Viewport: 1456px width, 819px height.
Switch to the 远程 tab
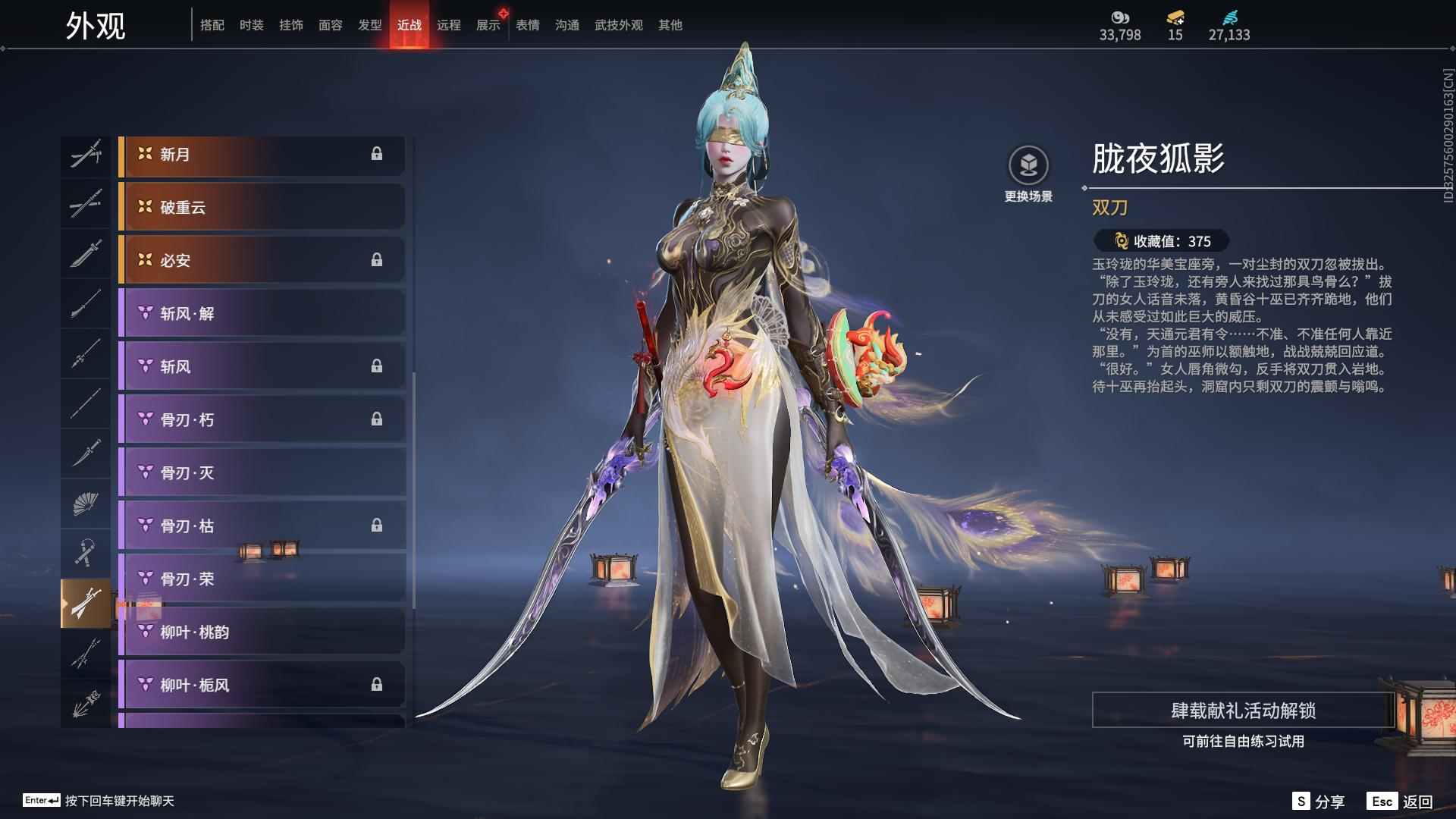coord(449,24)
